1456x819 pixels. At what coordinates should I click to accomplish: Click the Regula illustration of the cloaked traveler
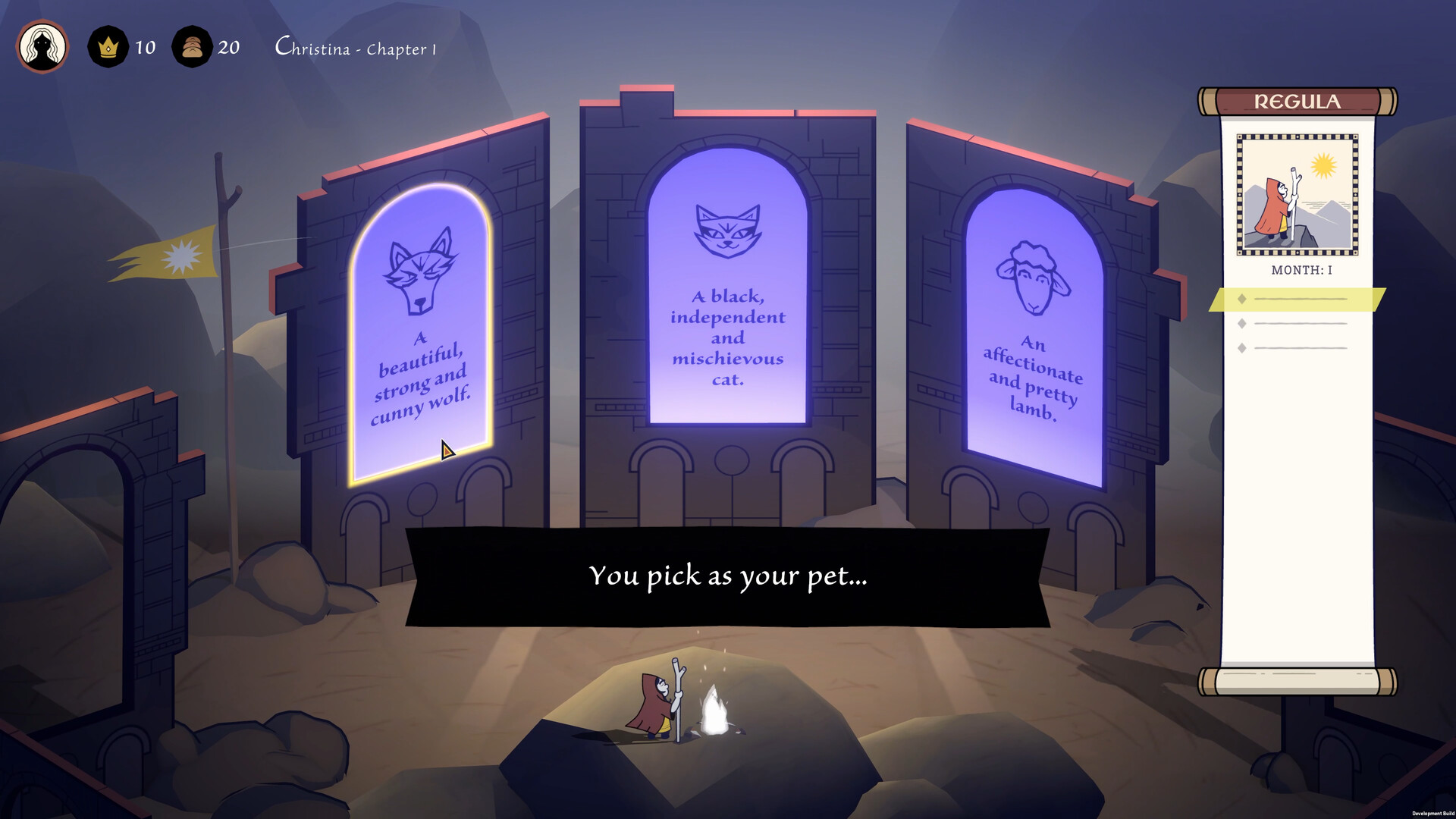(1297, 194)
